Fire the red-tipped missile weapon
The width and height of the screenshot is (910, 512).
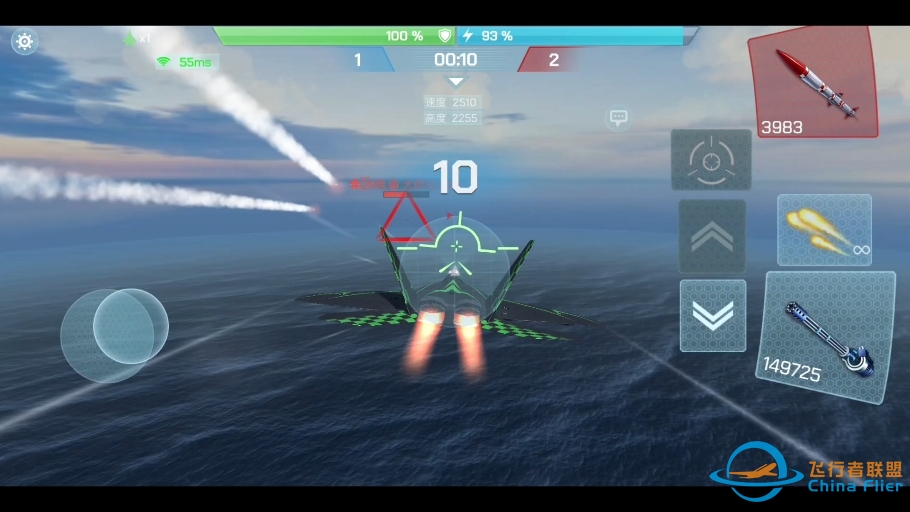[x=812, y=83]
